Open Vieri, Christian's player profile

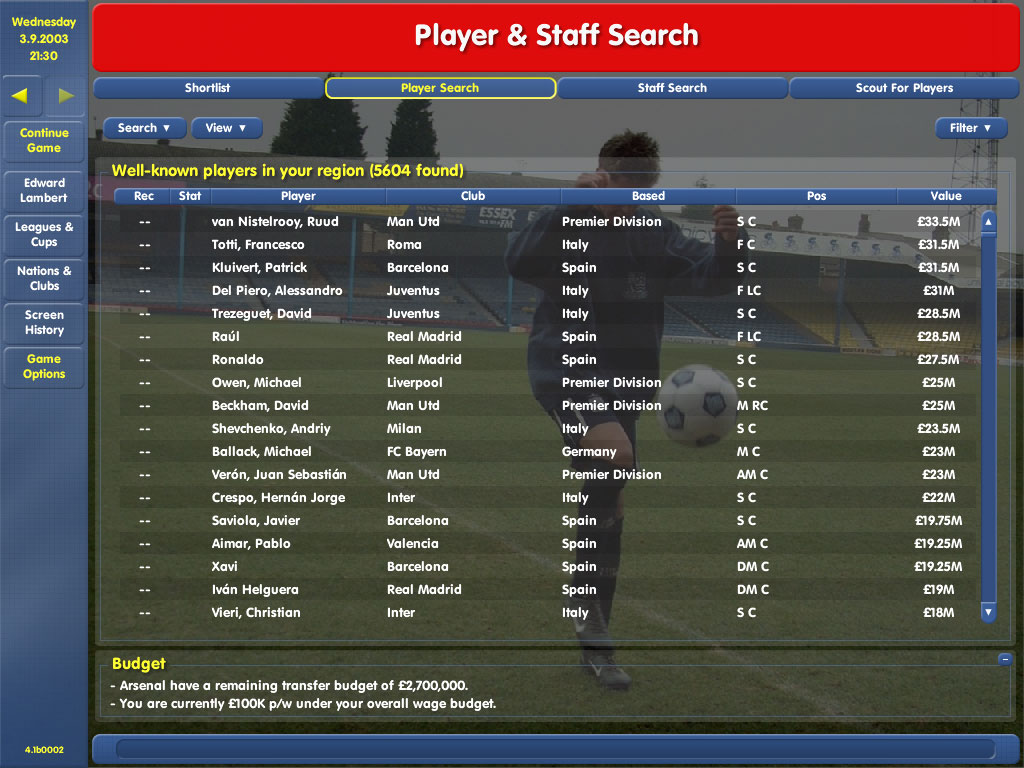256,613
